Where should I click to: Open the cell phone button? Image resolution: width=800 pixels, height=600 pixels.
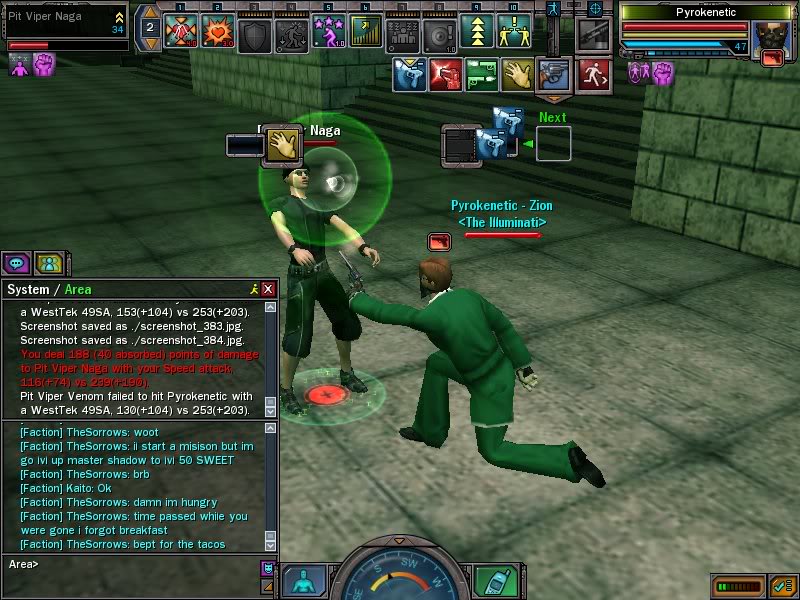(x=493, y=580)
